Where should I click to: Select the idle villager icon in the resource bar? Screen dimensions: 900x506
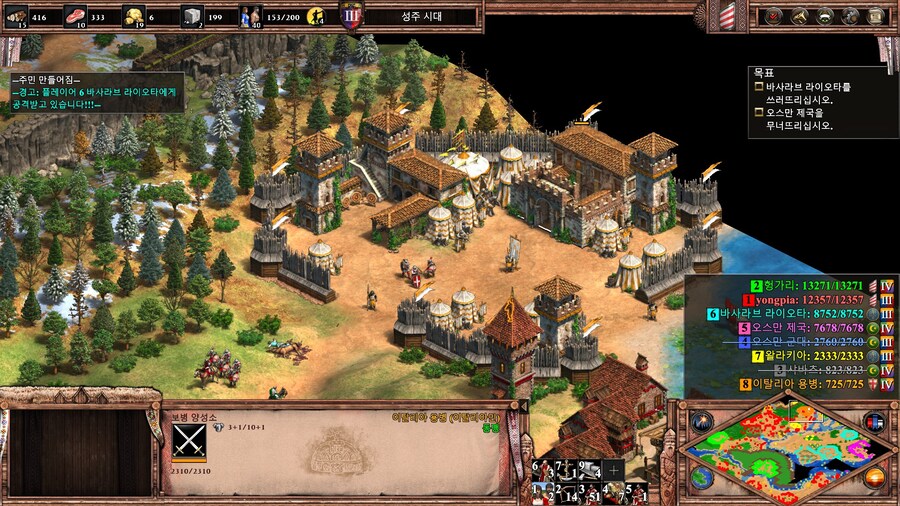coord(317,15)
